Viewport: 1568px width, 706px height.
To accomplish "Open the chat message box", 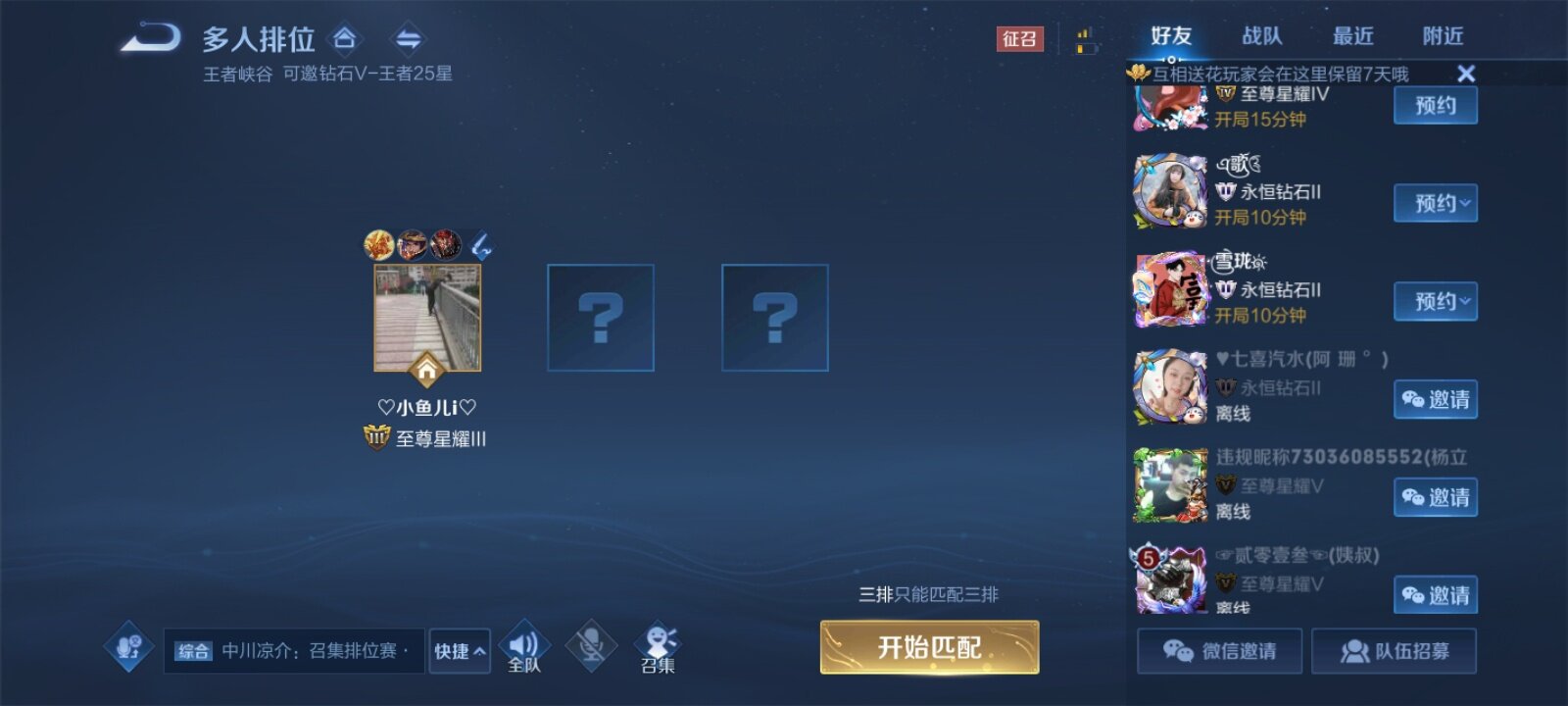I will coord(294,651).
